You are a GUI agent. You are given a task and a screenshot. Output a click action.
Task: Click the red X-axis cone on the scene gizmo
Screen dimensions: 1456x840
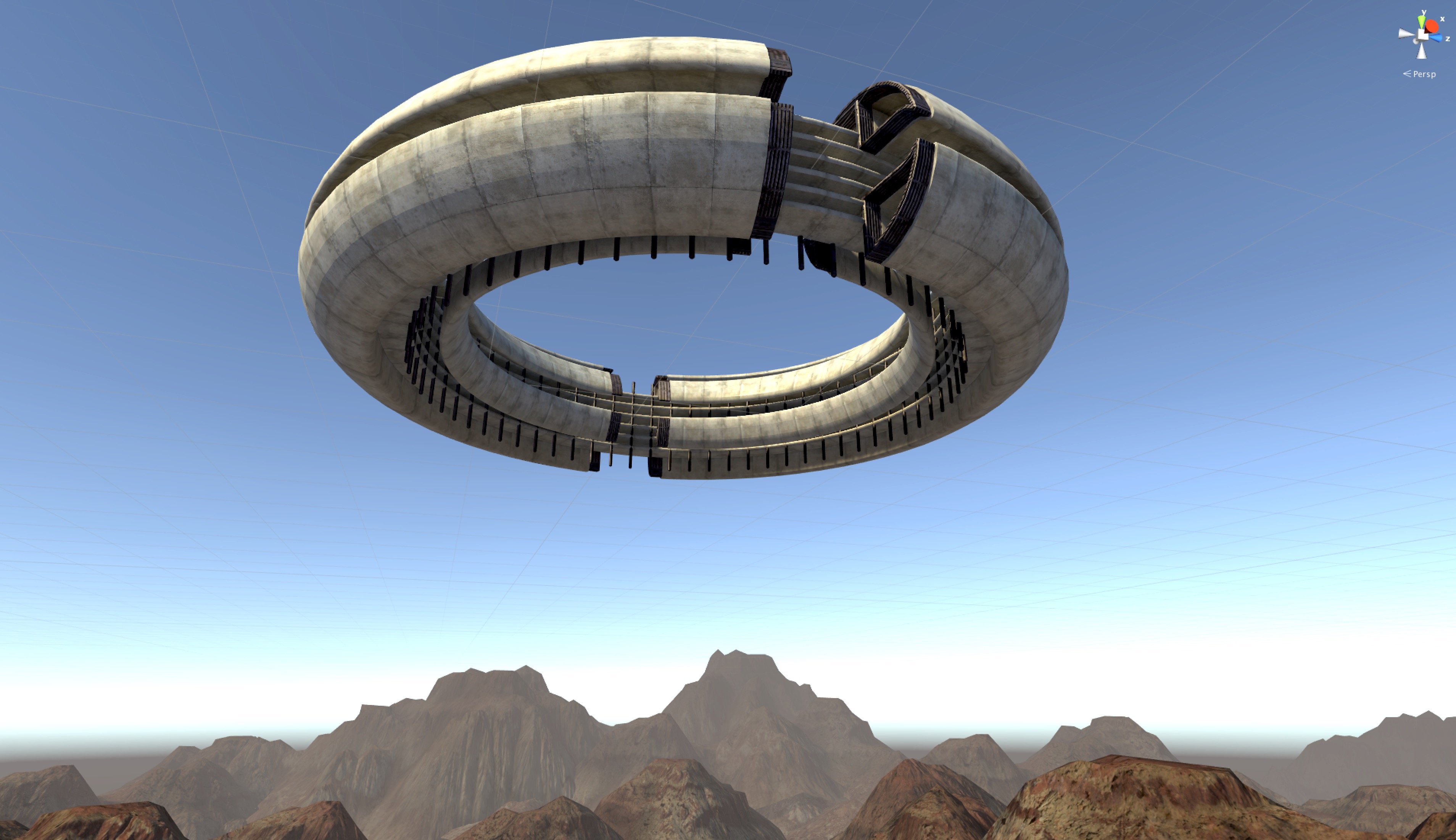click(x=1432, y=26)
